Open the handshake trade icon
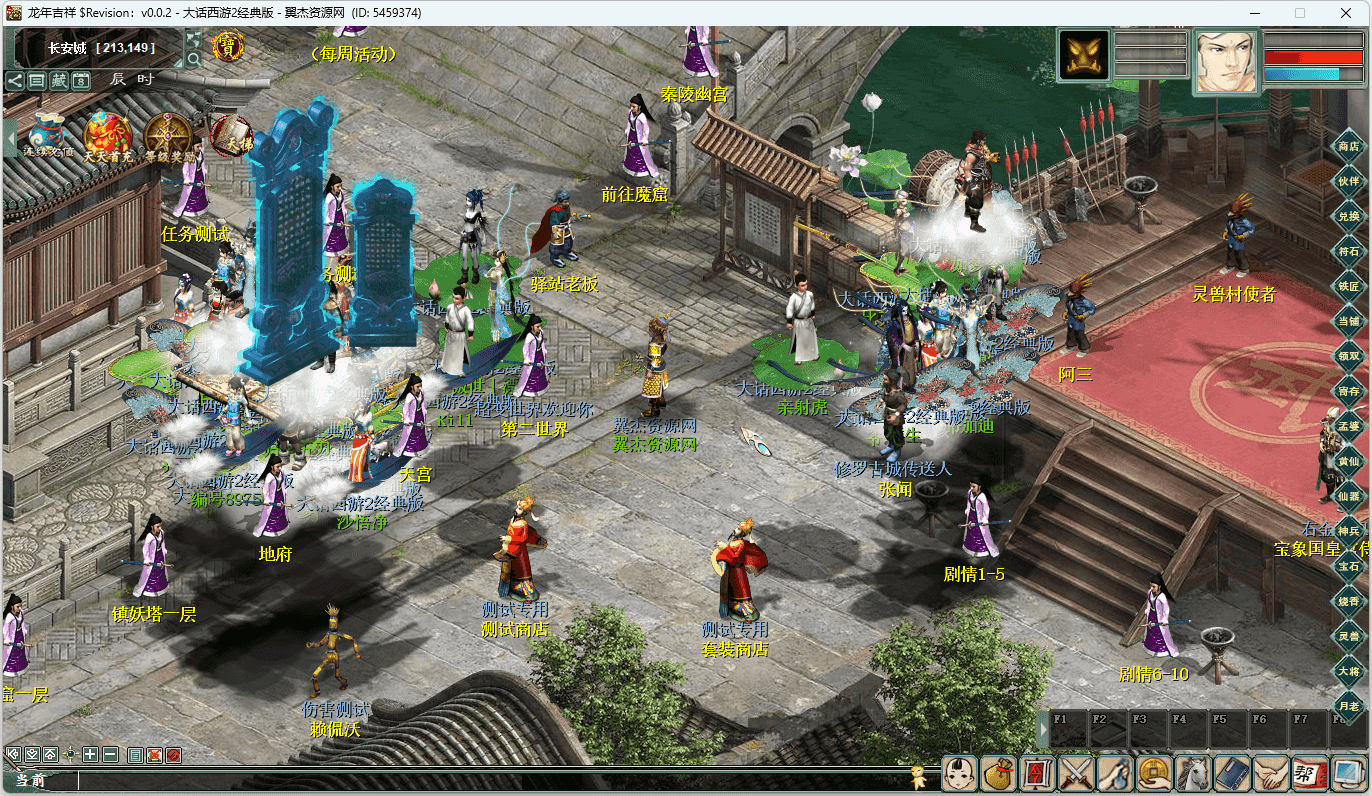The height and width of the screenshot is (796, 1372). (x=1271, y=773)
